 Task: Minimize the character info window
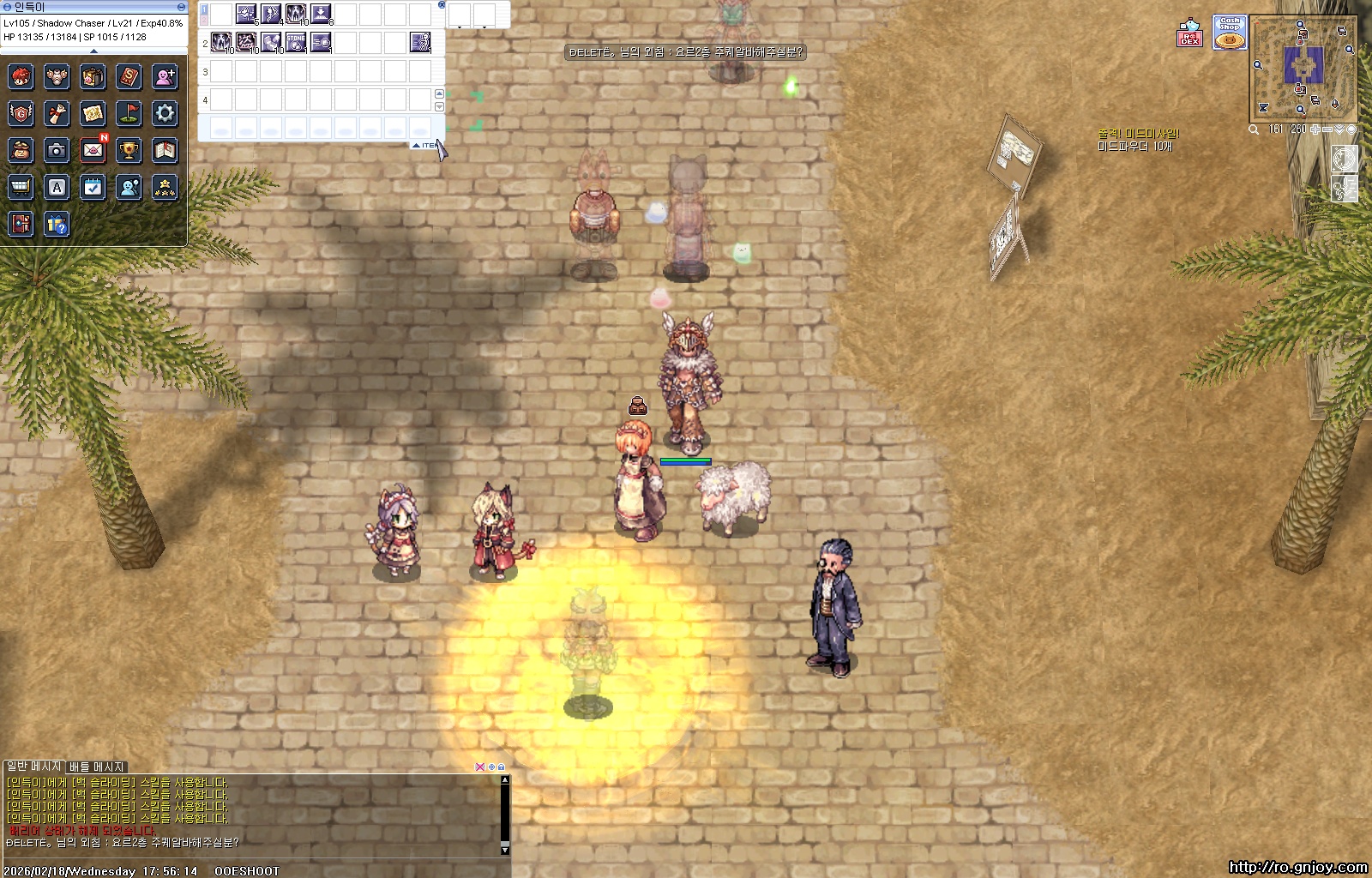coord(181,7)
